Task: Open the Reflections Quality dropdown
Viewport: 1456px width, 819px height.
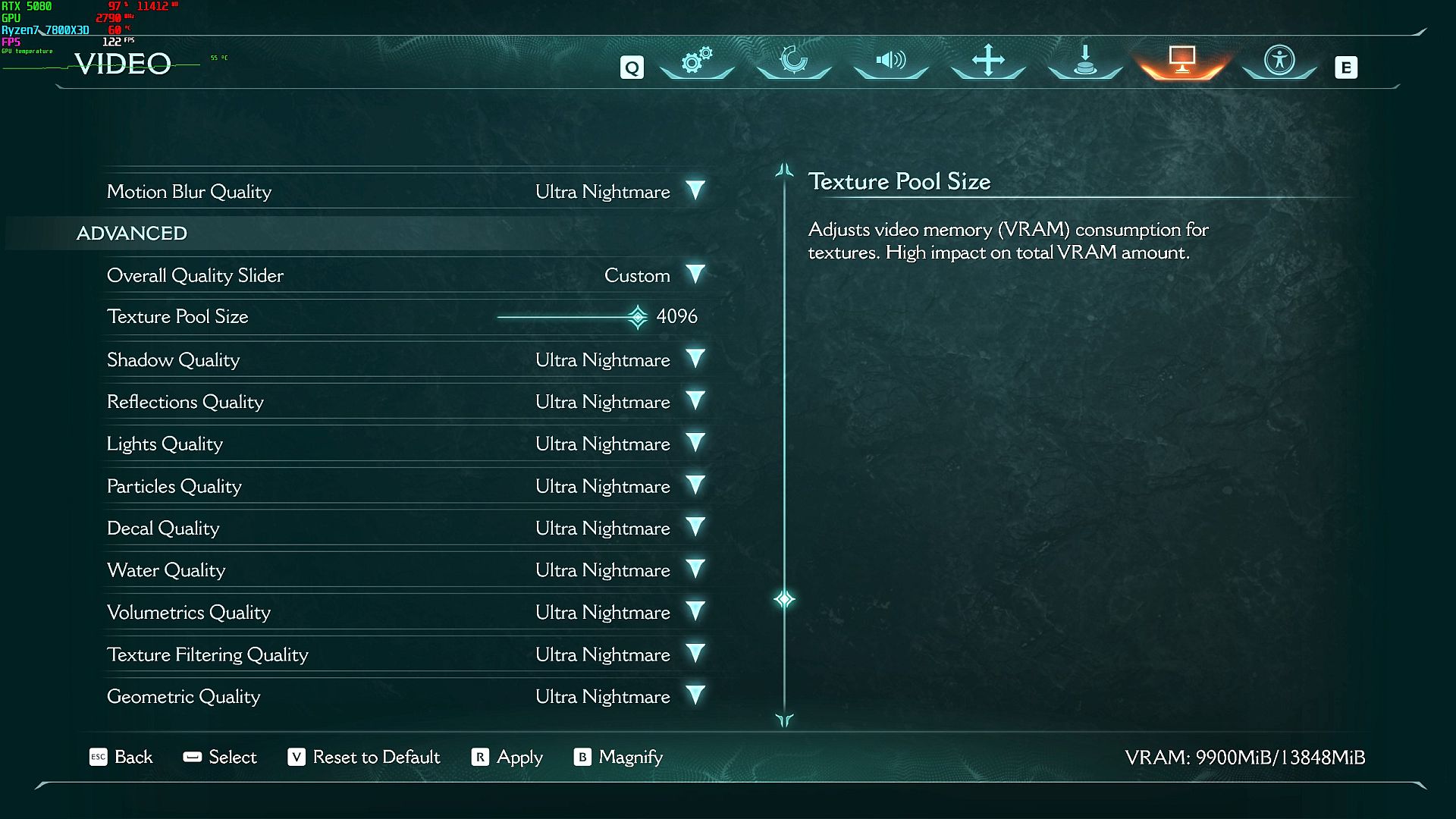Action: (x=695, y=401)
